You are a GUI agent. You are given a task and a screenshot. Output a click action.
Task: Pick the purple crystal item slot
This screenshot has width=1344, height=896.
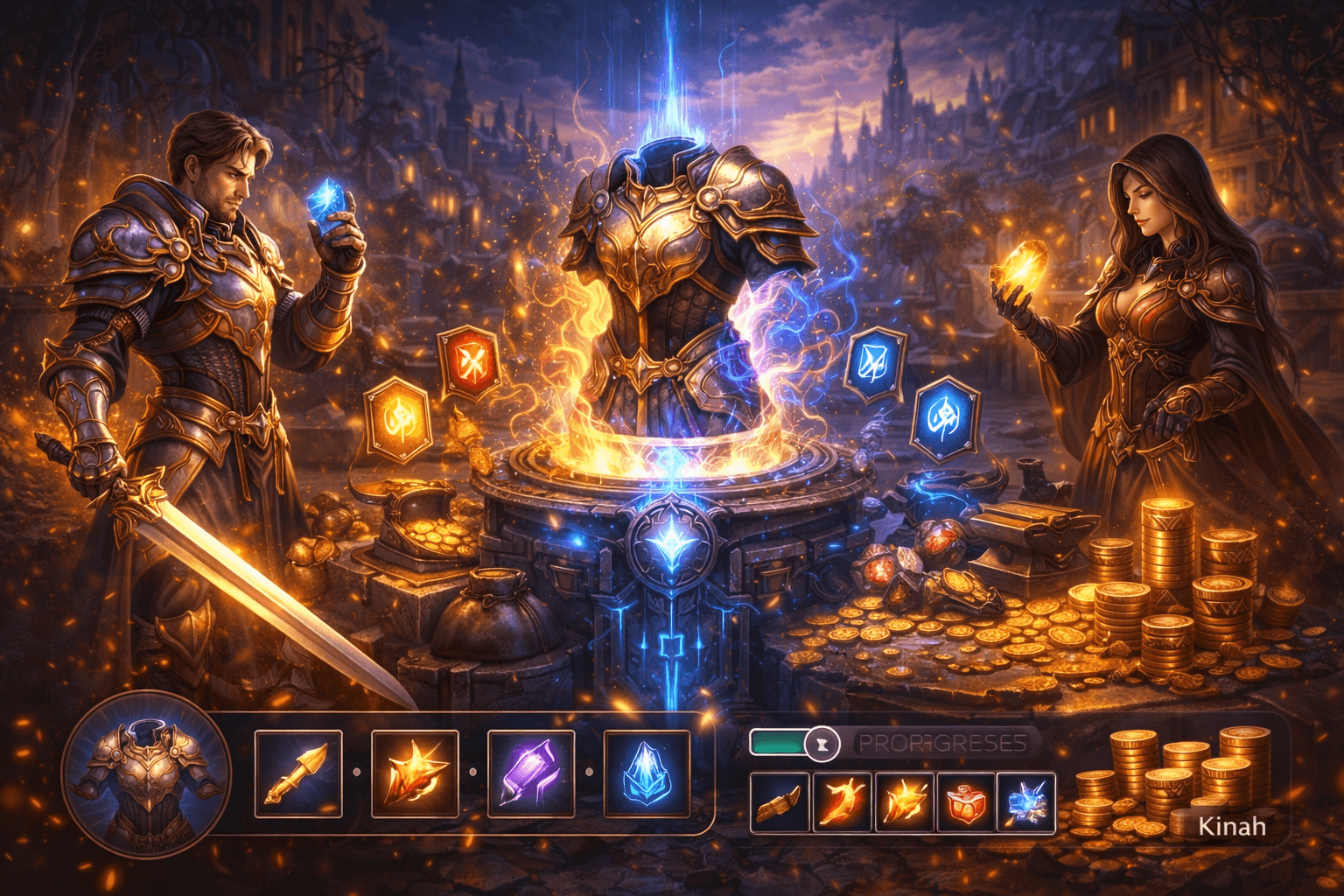pyautogui.click(x=530, y=773)
